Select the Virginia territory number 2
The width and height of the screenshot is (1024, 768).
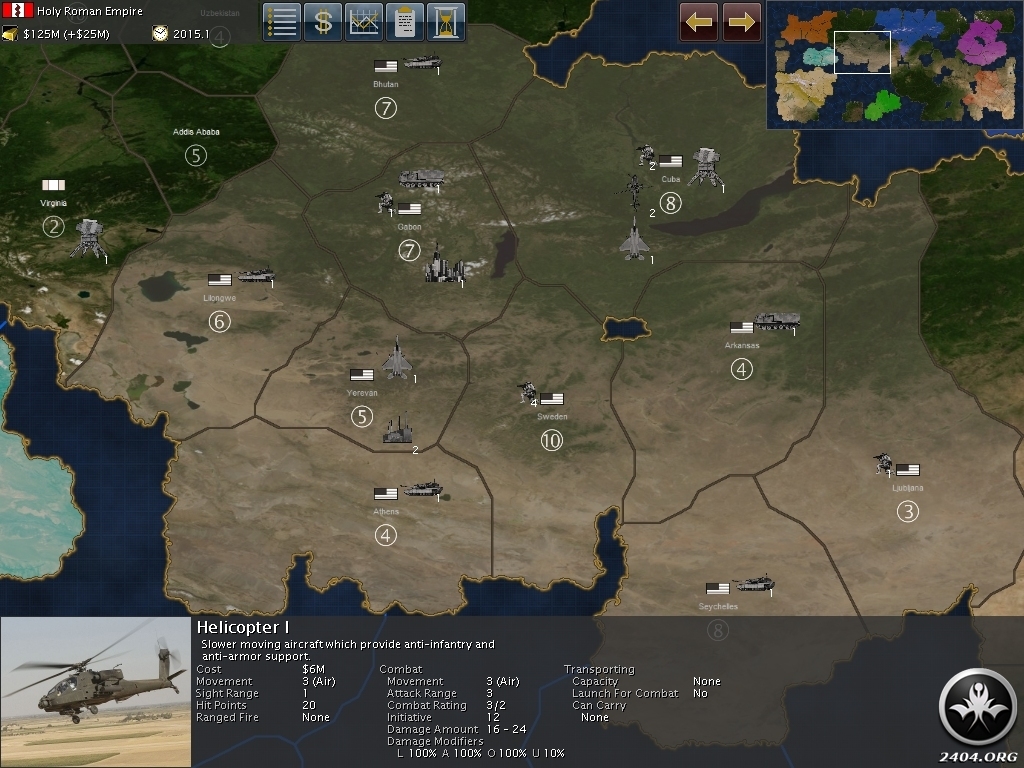pos(53,227)
